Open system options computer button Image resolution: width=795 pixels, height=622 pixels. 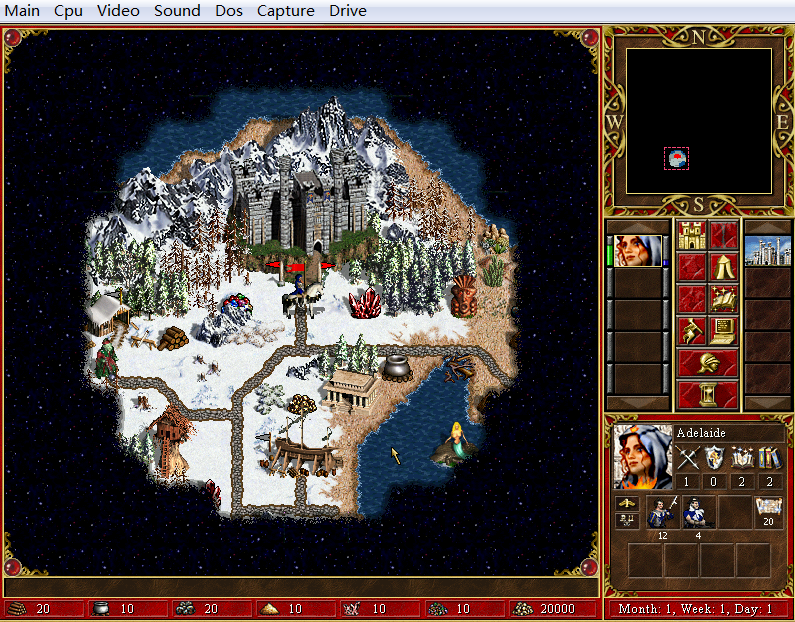[724, 330]
